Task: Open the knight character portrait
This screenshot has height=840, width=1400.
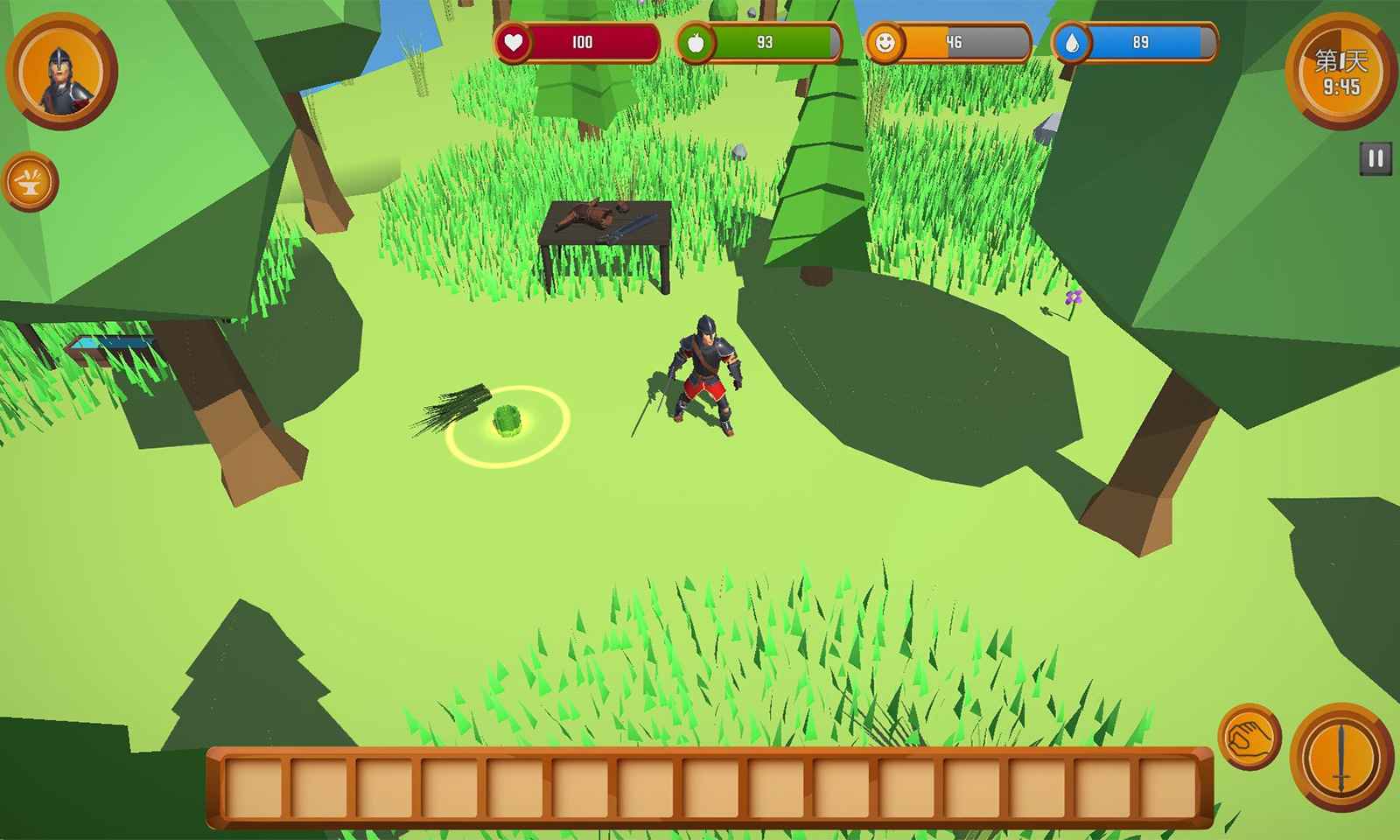Action: tap(61, 72)
